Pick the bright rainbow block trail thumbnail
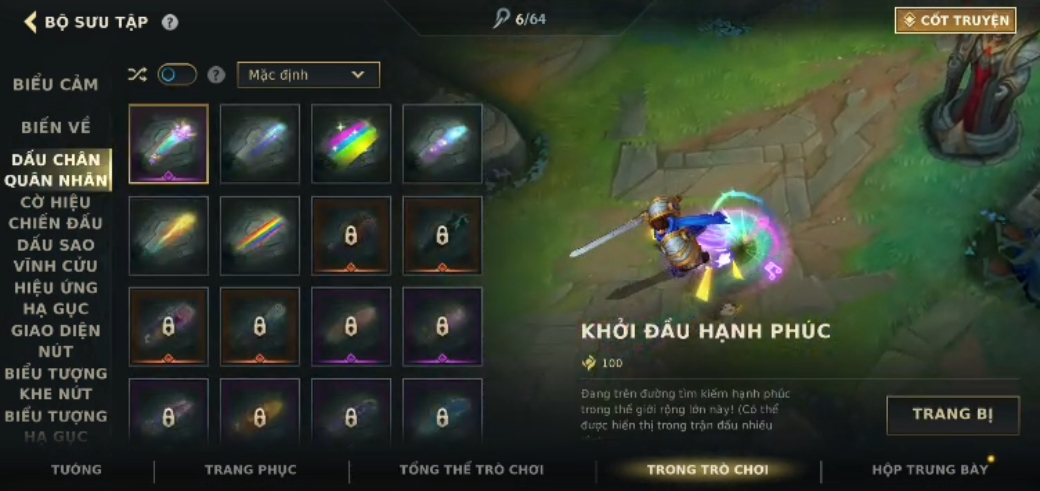 (351, 144)
